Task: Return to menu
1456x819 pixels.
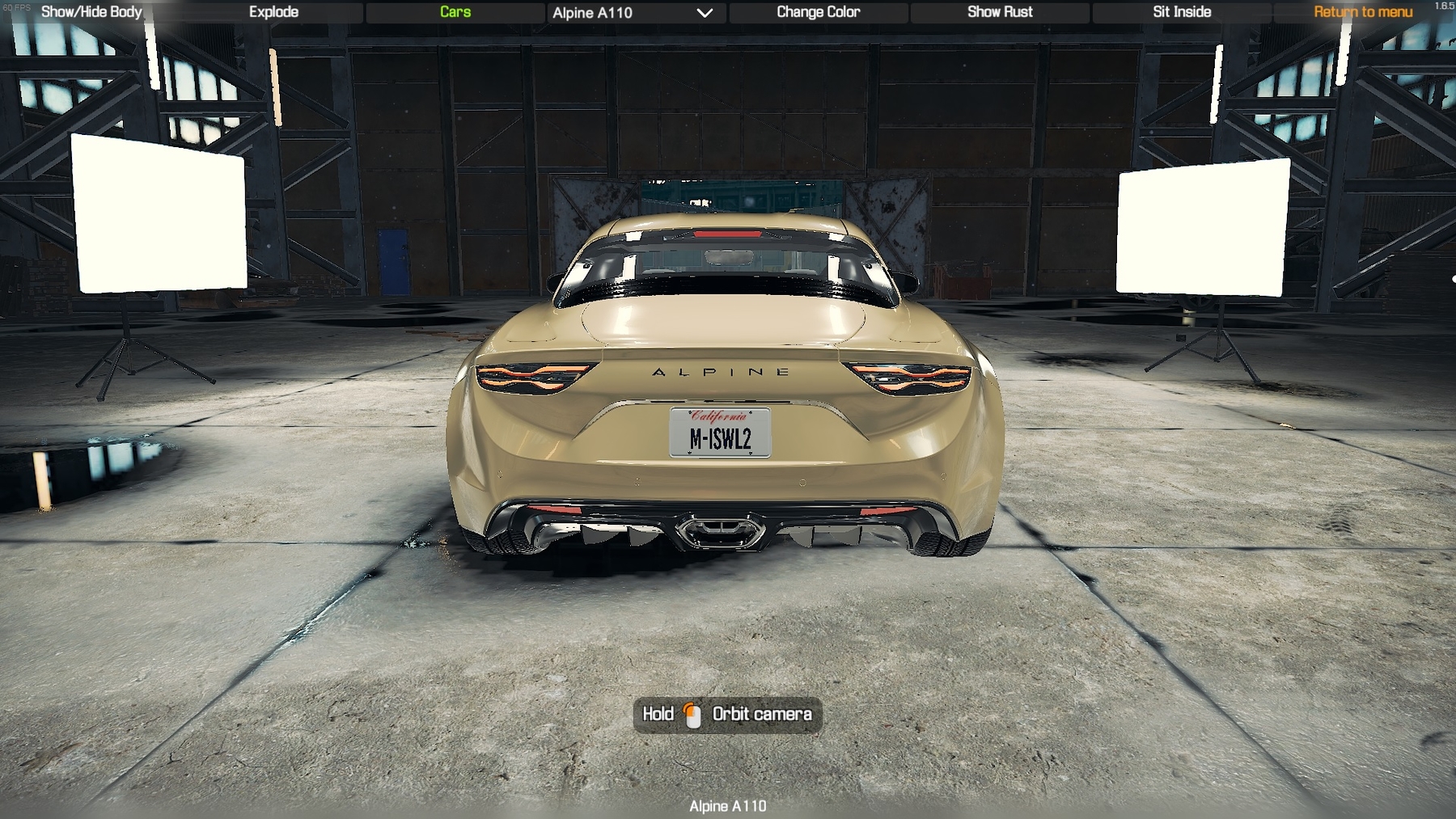Action: (x=1363, y=12)
